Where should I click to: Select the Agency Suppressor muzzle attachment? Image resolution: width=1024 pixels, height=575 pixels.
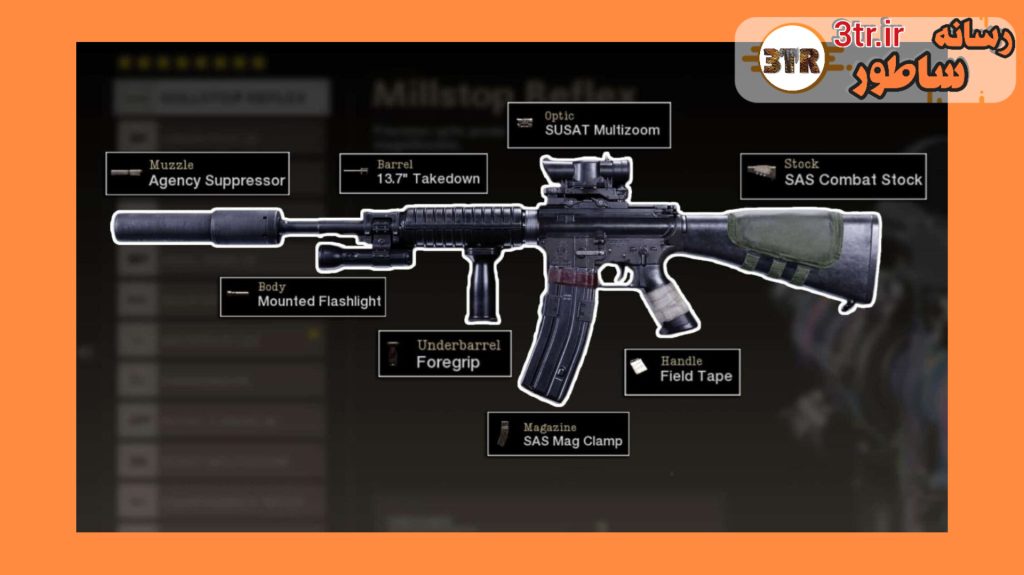197,173
